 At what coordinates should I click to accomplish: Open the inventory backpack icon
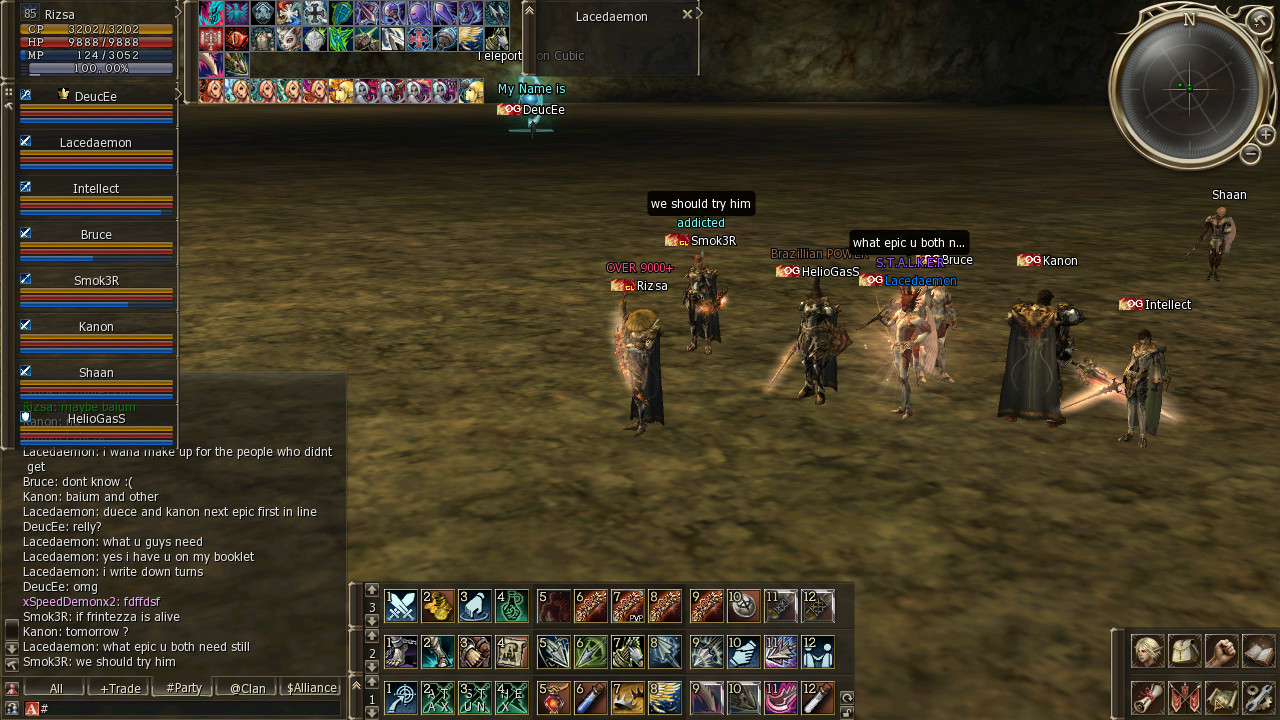coord(1184,651)
